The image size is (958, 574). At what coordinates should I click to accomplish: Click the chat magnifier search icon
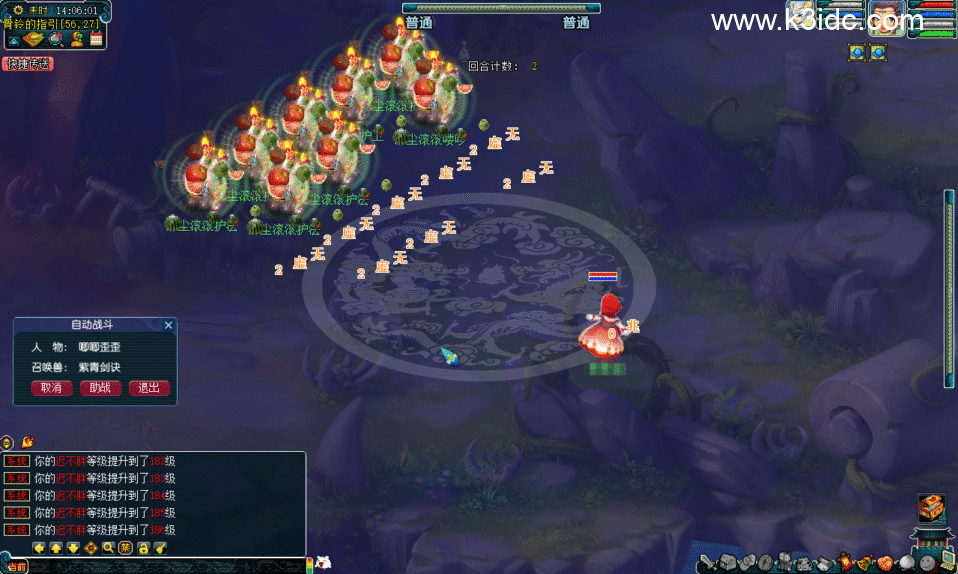[108, 548]
